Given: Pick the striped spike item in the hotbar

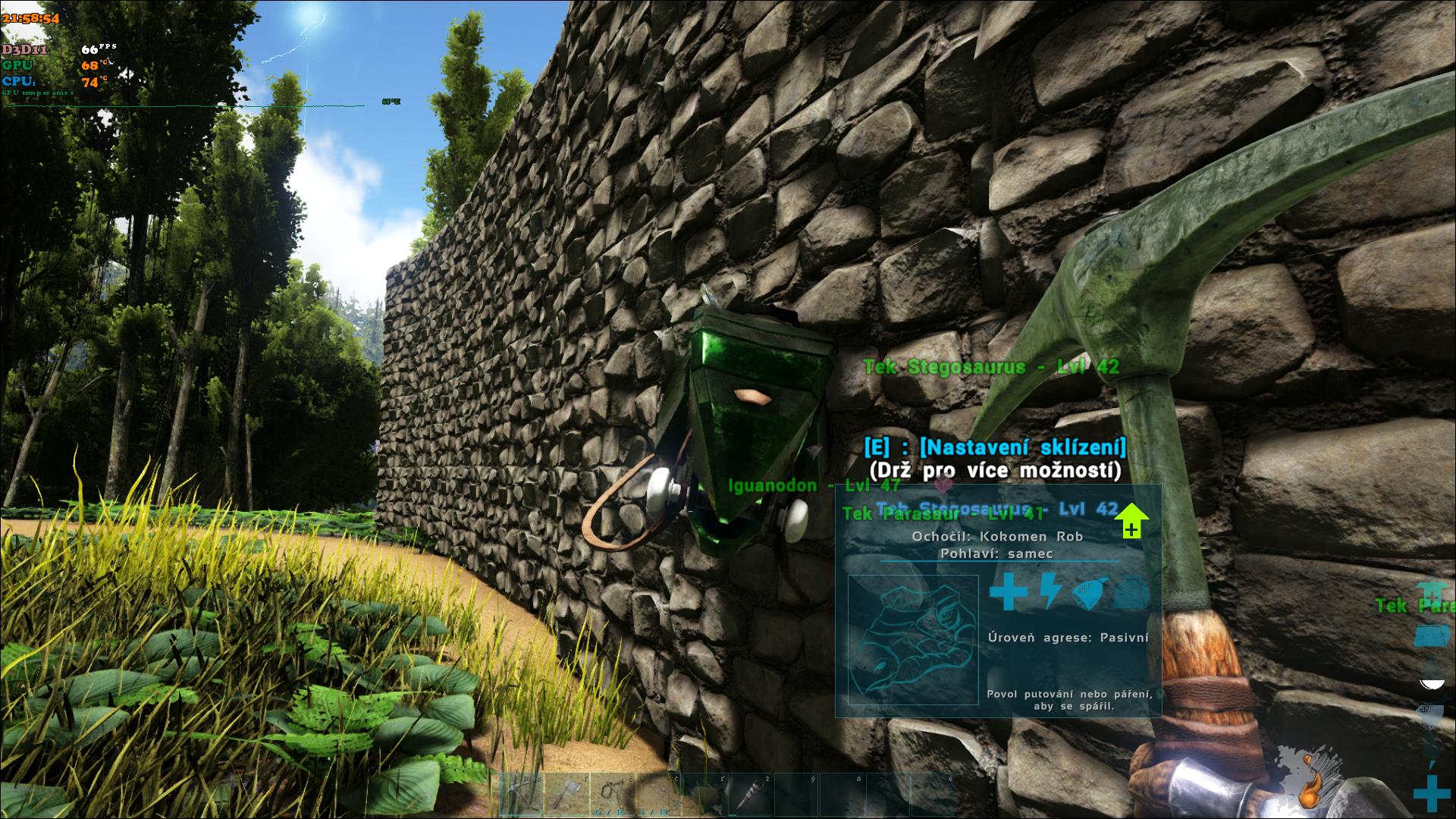Looking at the screenshot, I should 750,795.
